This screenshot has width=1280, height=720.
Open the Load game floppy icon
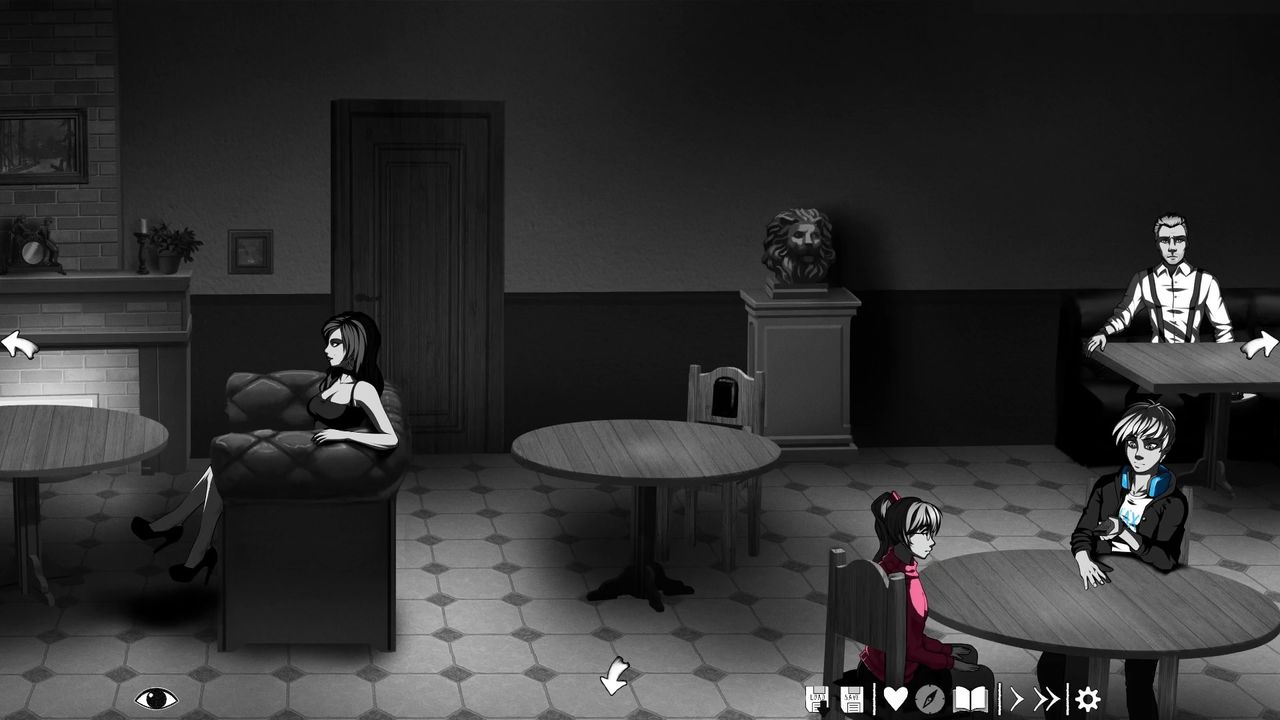pos(817,698)
